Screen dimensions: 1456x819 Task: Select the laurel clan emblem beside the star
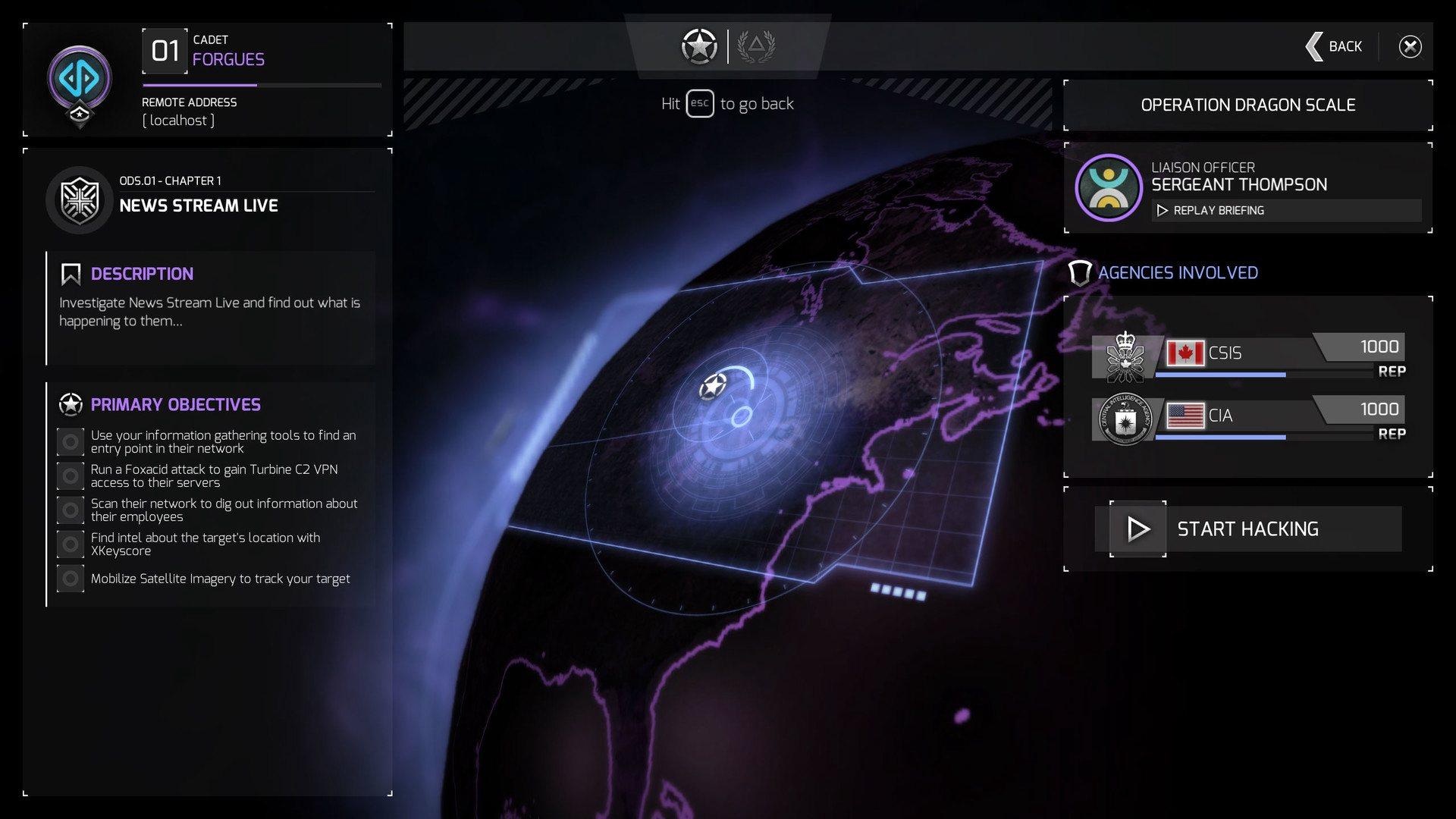758,45
